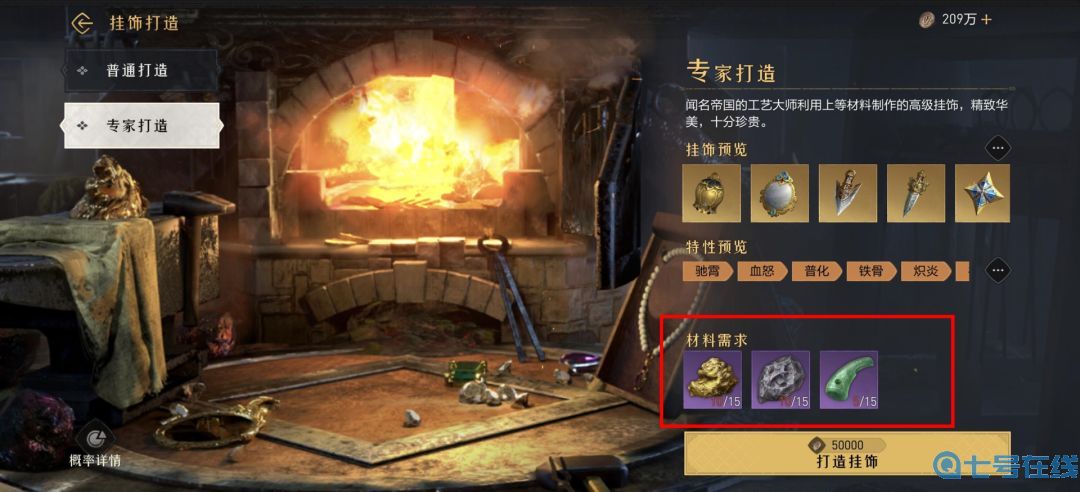The width and height of the screenshot is (1080, 492).
Task: Select the 血怒 trait tag
Action: [762, 271]
